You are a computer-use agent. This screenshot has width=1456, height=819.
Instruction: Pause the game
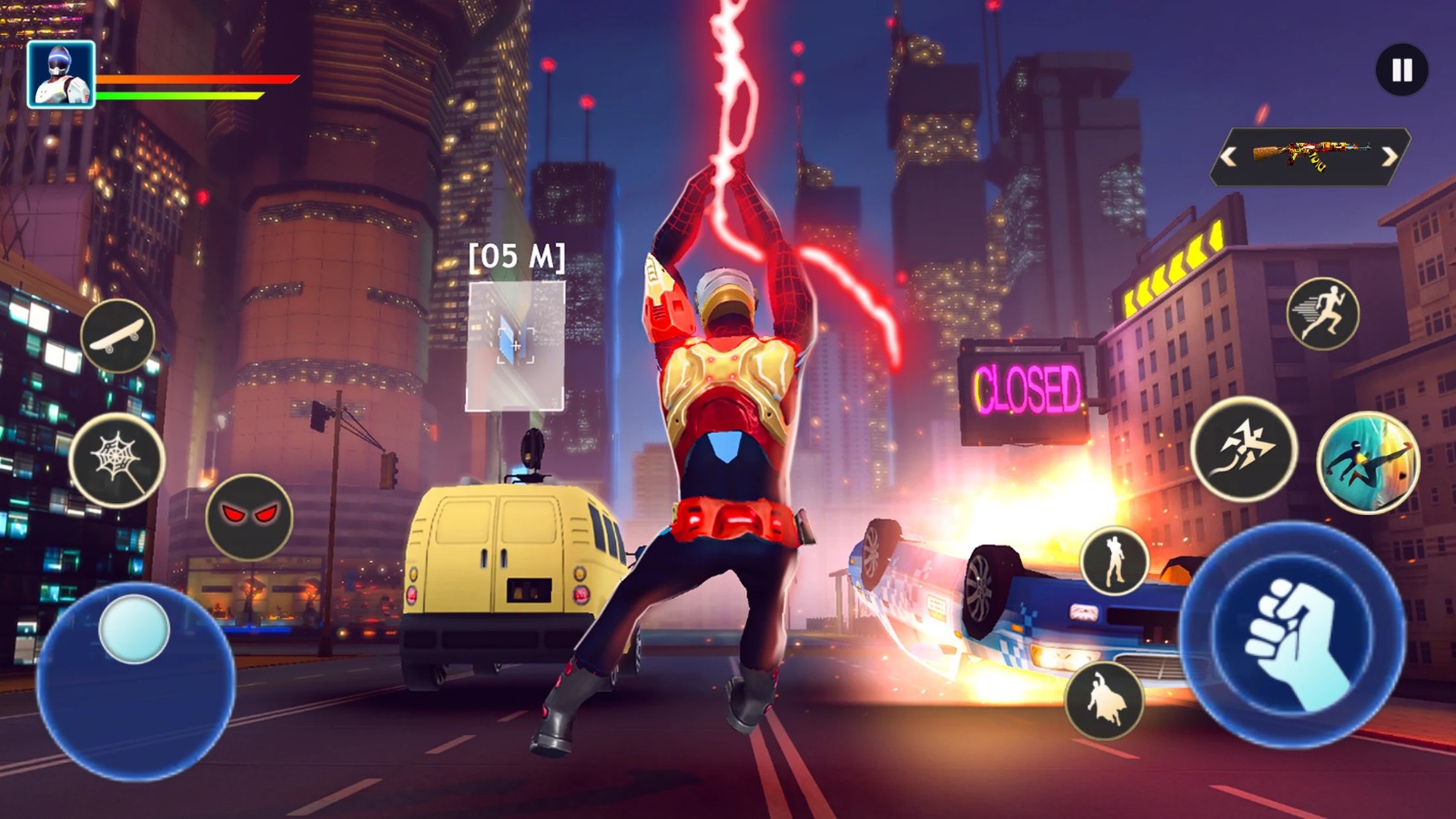pos(1401,70)
